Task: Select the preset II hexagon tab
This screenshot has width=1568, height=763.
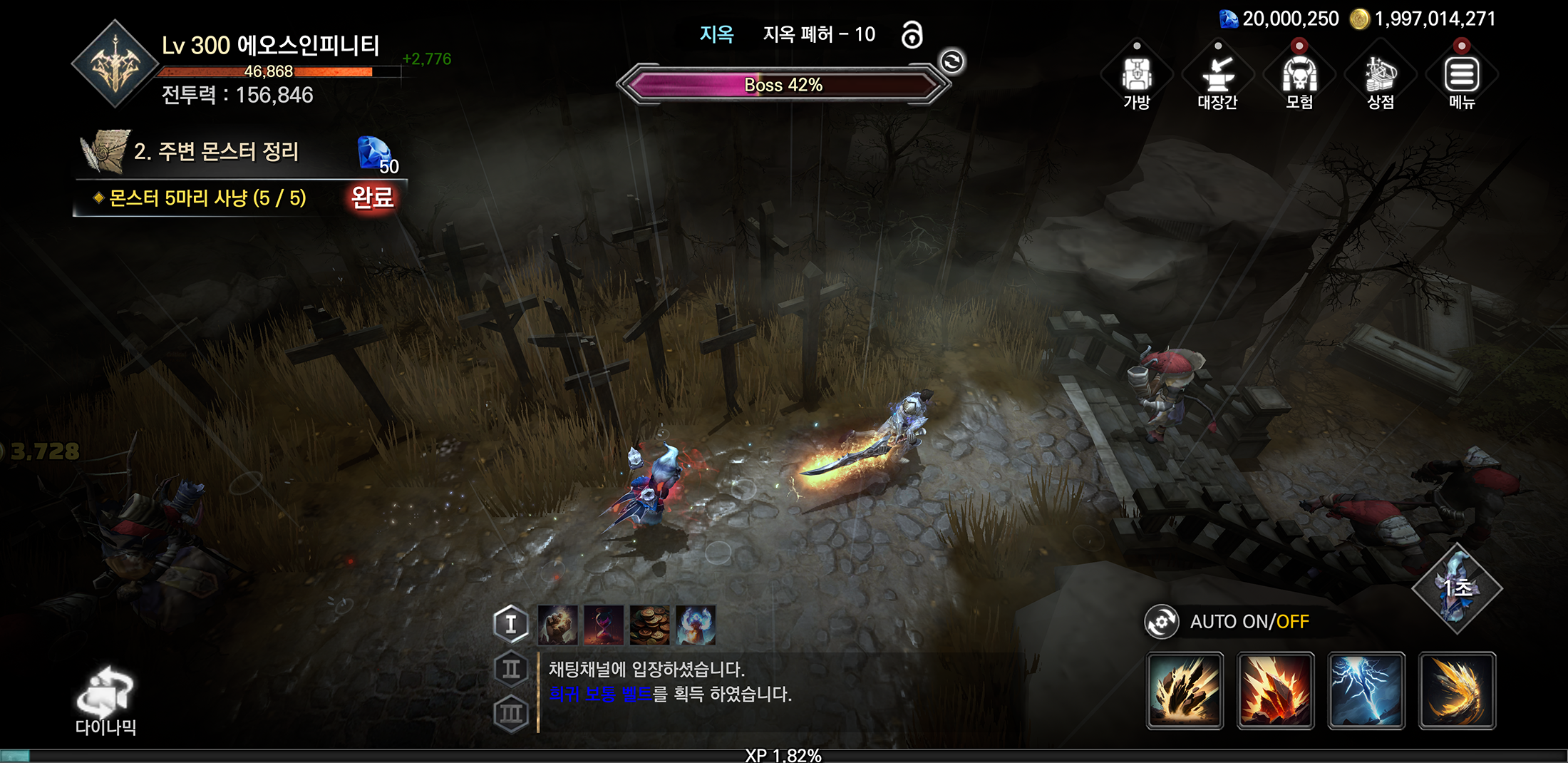Action: point(511,669)
